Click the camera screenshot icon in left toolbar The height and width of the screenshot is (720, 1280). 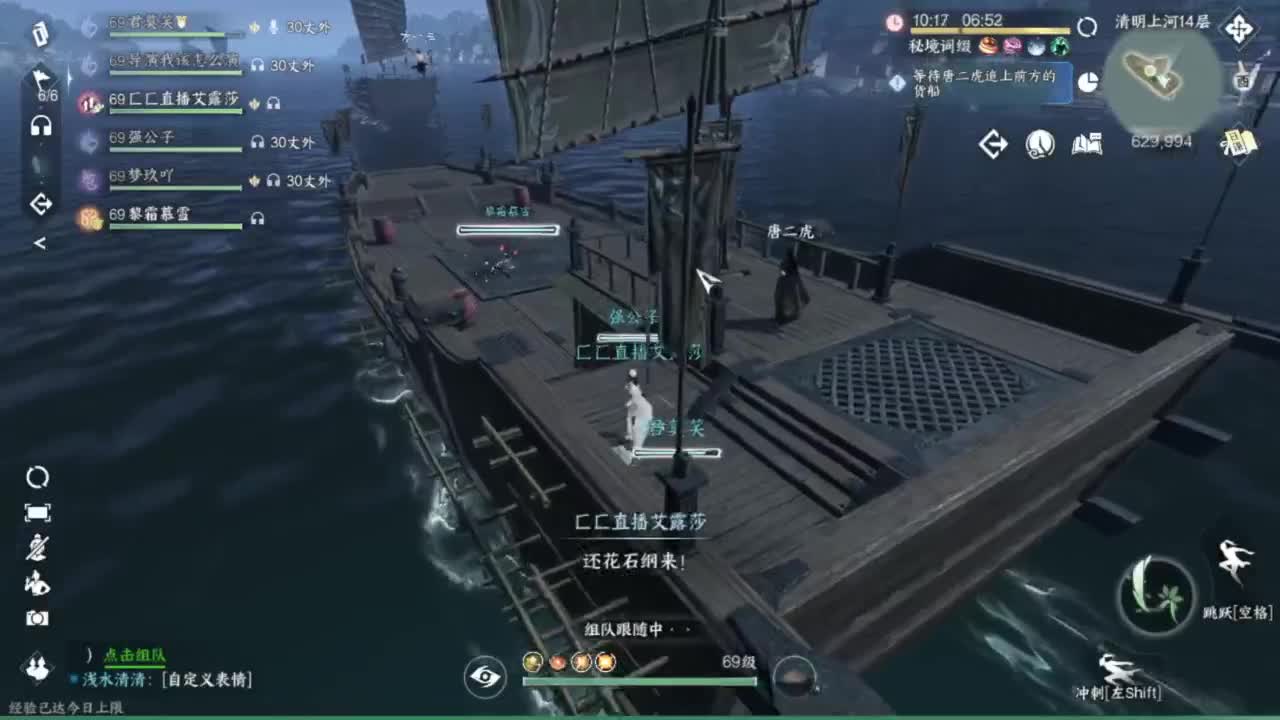click(x=38, y=616)
